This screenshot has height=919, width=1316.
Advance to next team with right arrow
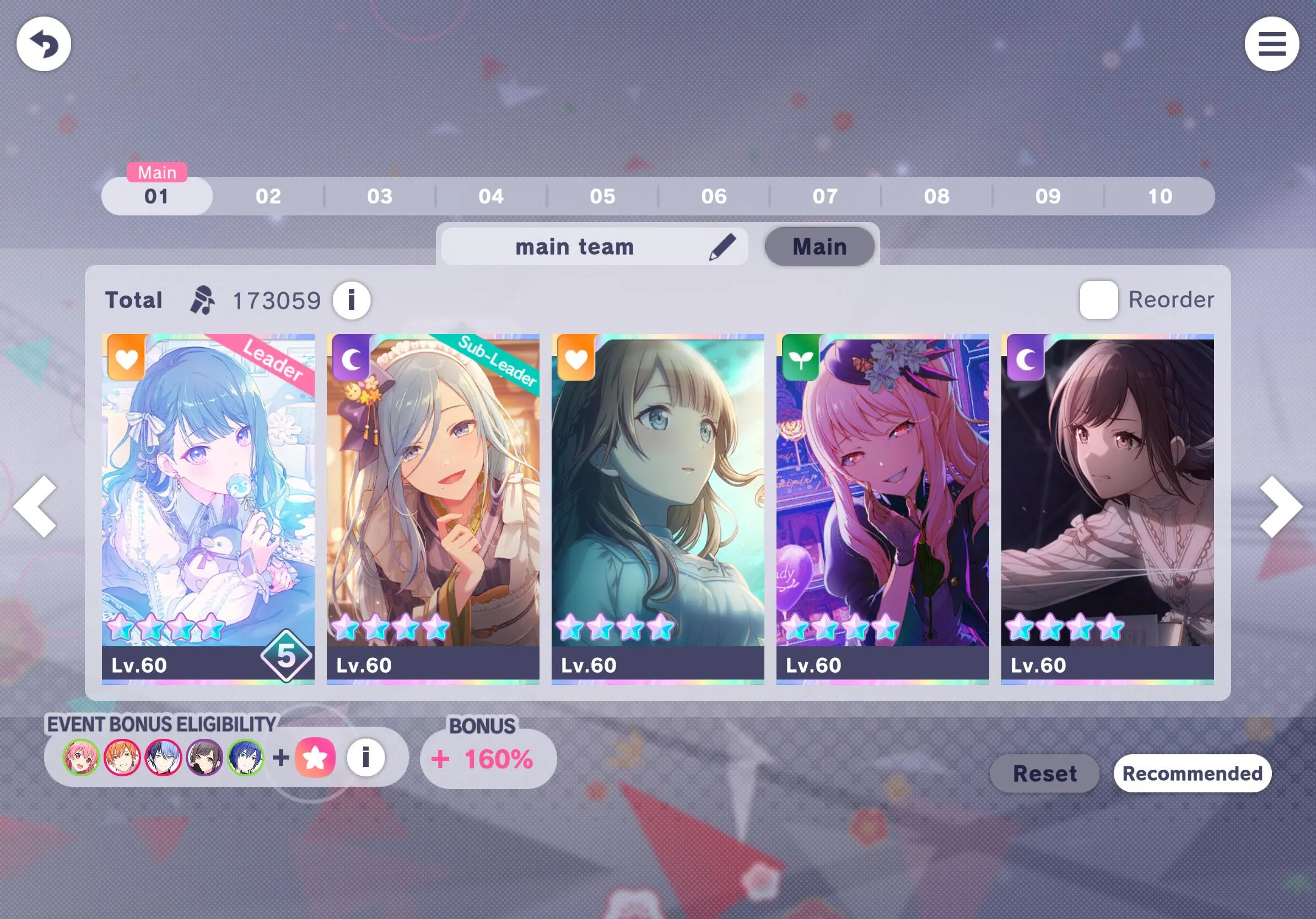pos(1281,506)
